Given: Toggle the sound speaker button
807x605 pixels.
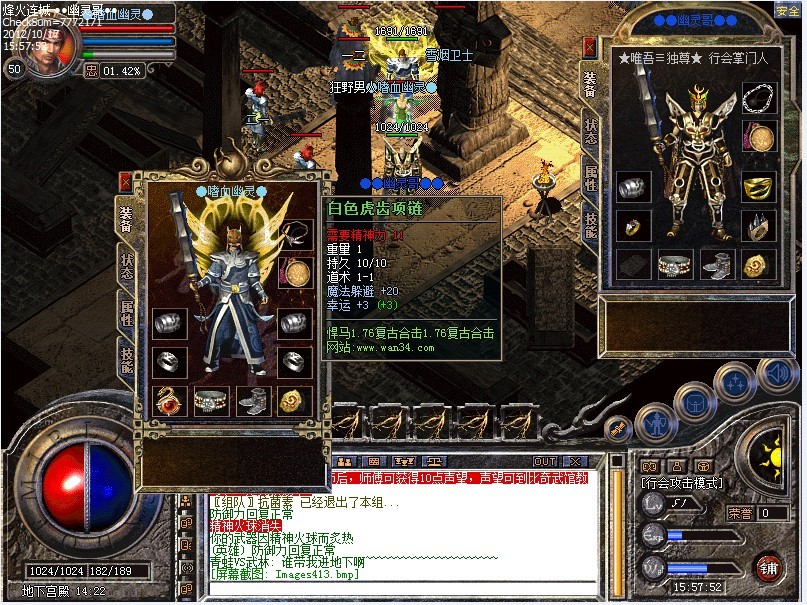Looking at the screenshot, I should coord(776,374).
